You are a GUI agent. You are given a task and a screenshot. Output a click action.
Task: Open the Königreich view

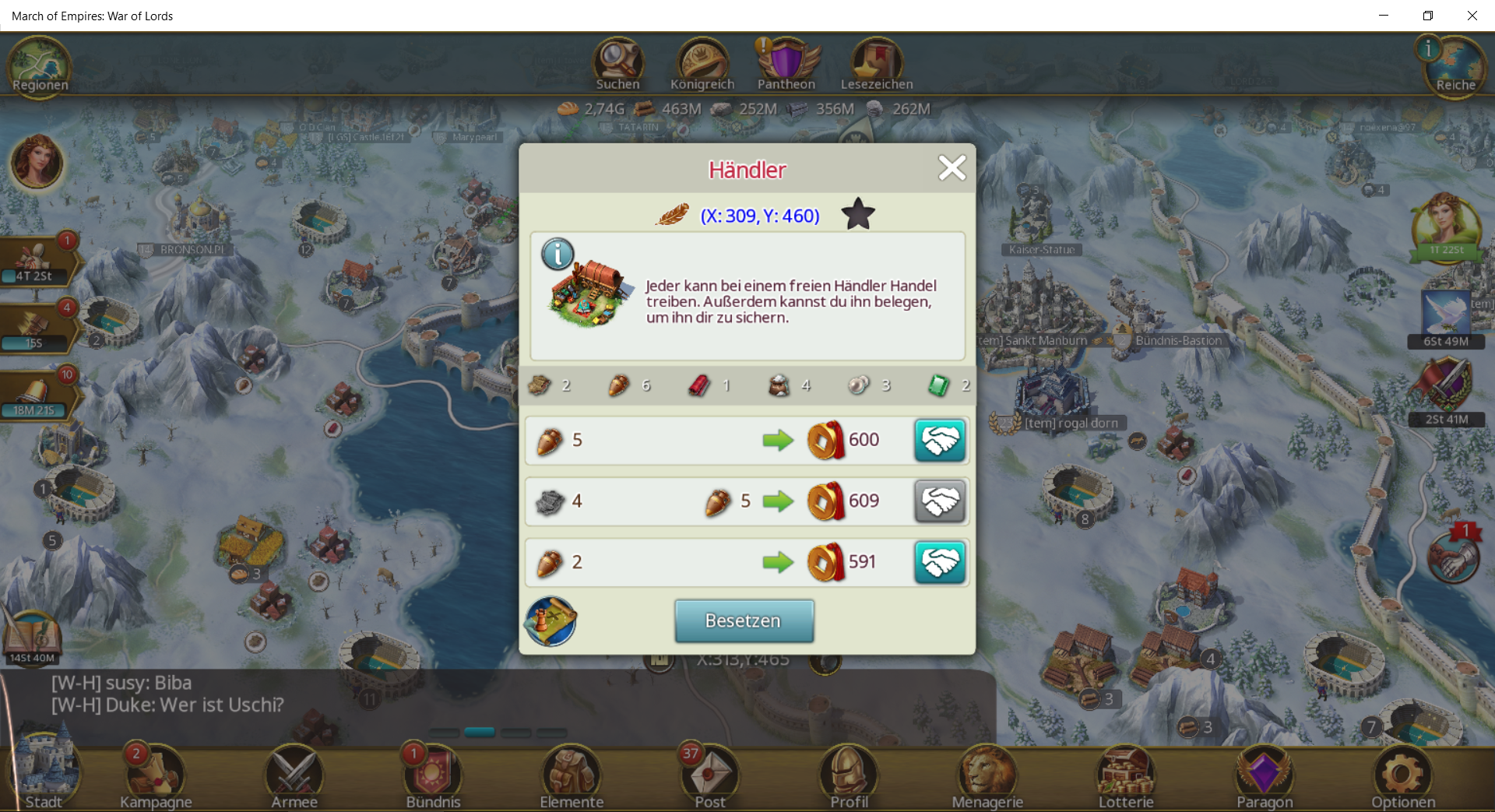702,65
